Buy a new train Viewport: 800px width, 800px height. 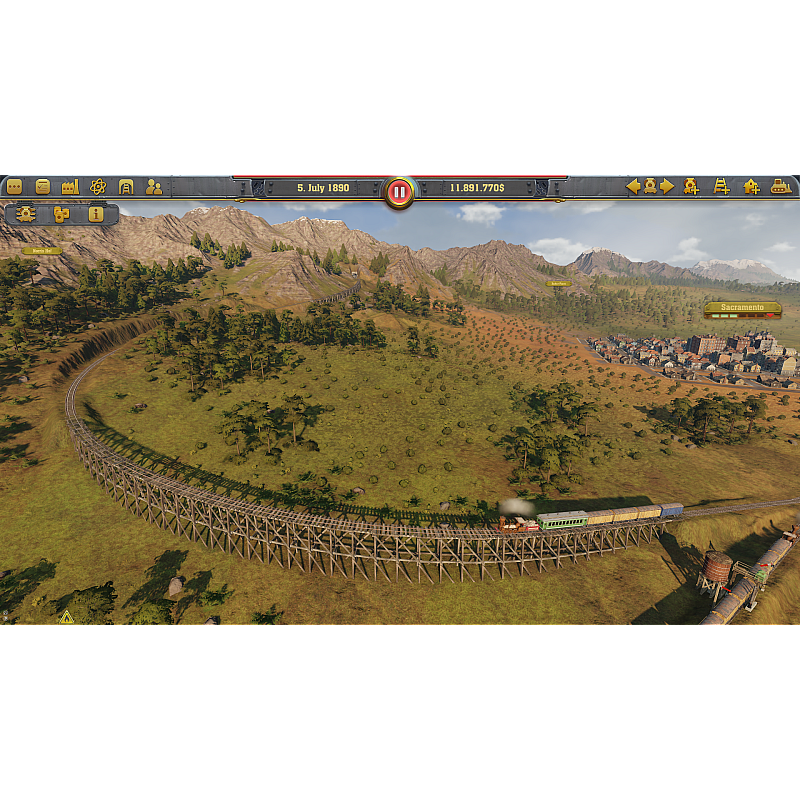click(691, 186)
